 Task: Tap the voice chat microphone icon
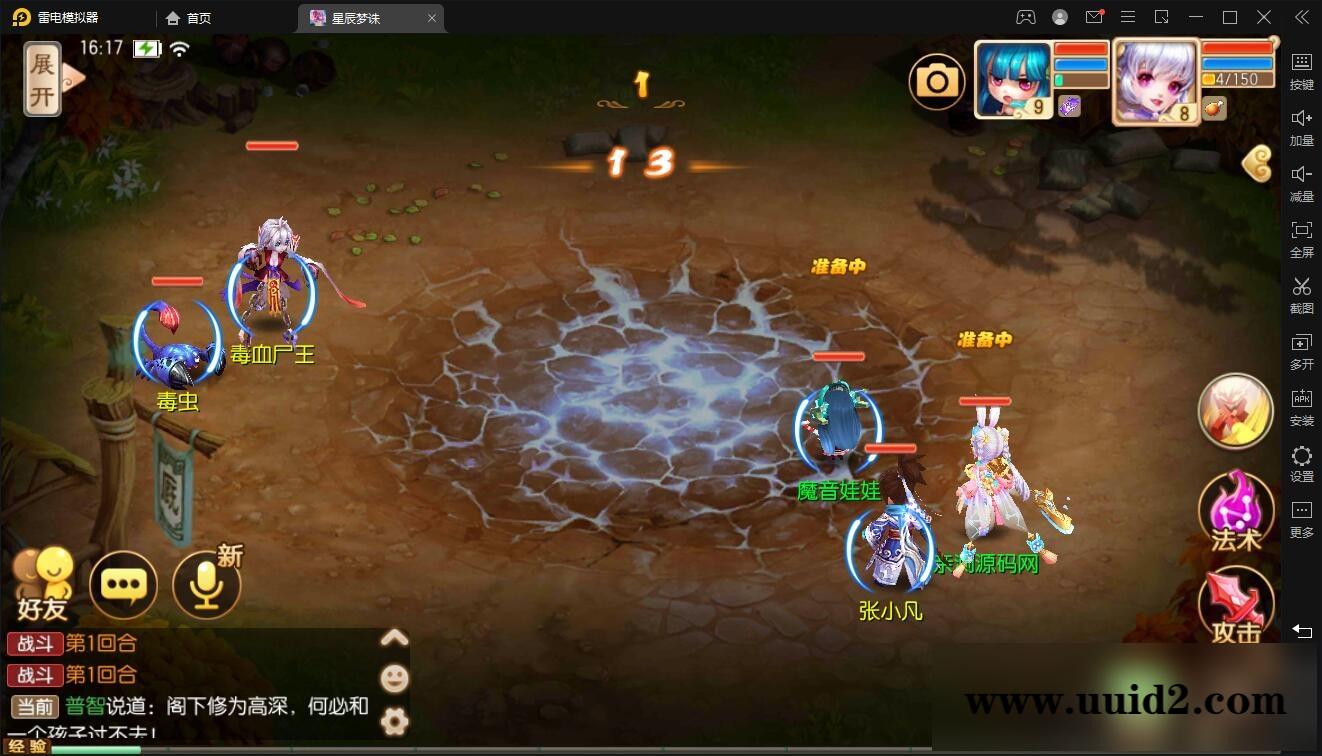tap(205, 585)
